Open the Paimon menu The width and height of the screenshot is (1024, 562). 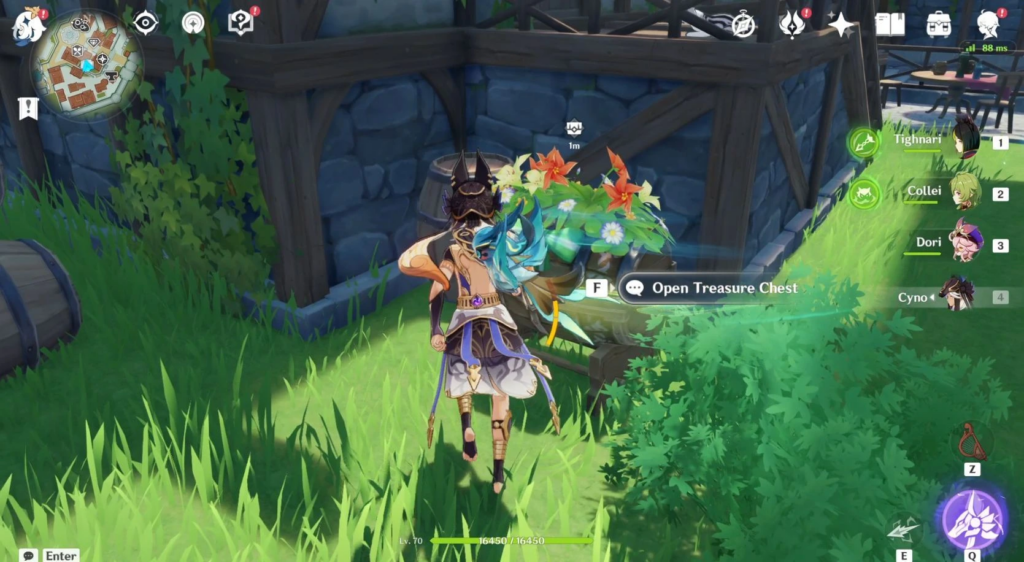tap(28, 24)
